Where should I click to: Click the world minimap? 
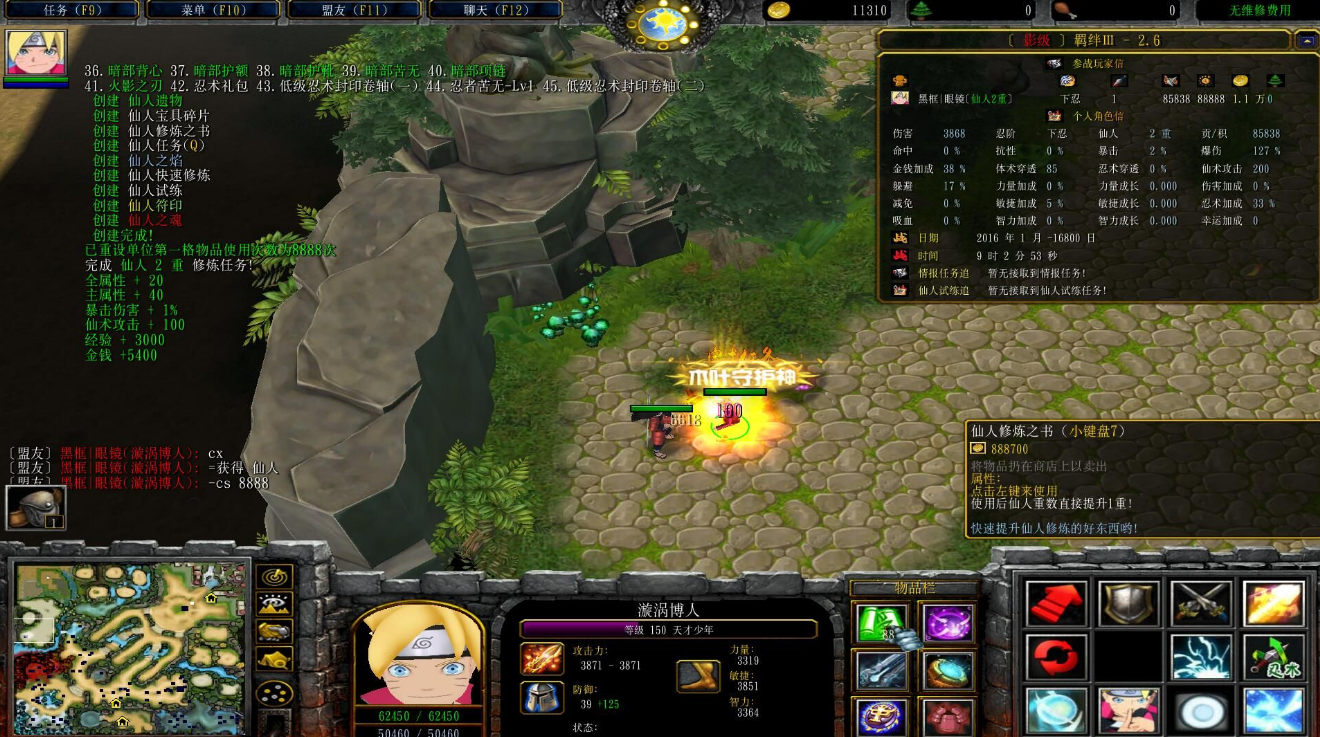(x=128, y=647)
